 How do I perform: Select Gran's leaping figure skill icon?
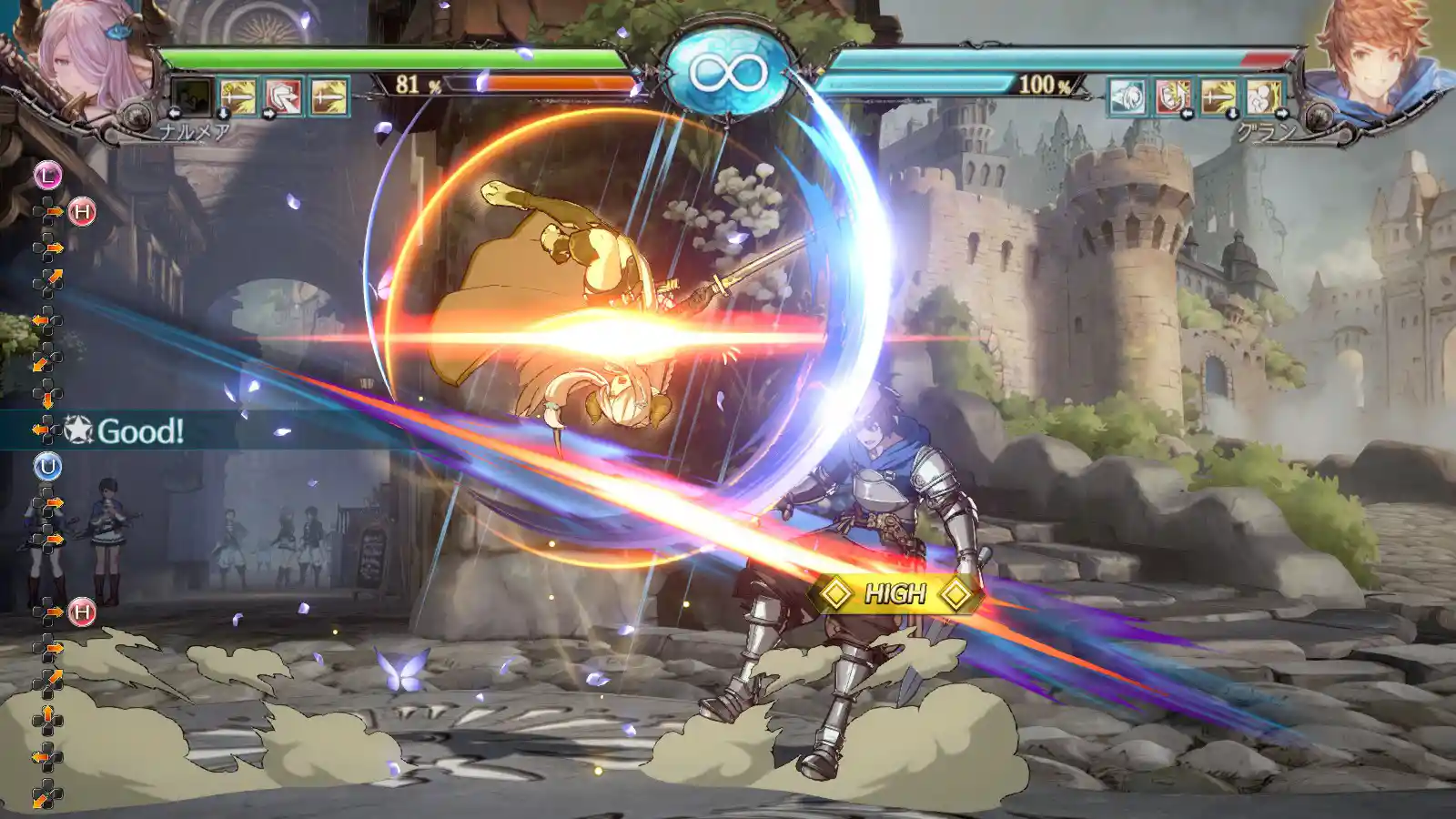(1264, 96)
